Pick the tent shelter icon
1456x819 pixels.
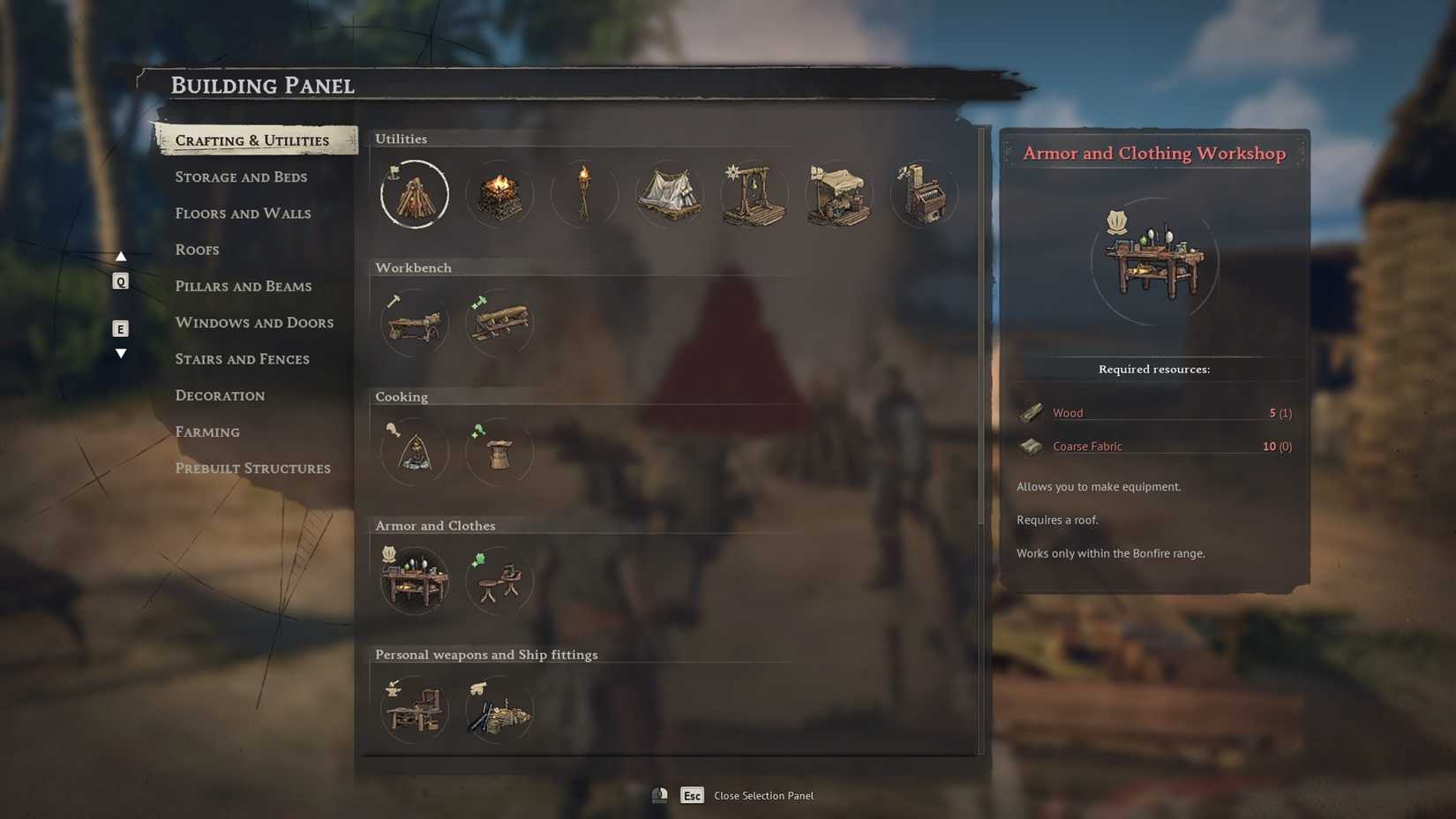[x=669, y=194]
